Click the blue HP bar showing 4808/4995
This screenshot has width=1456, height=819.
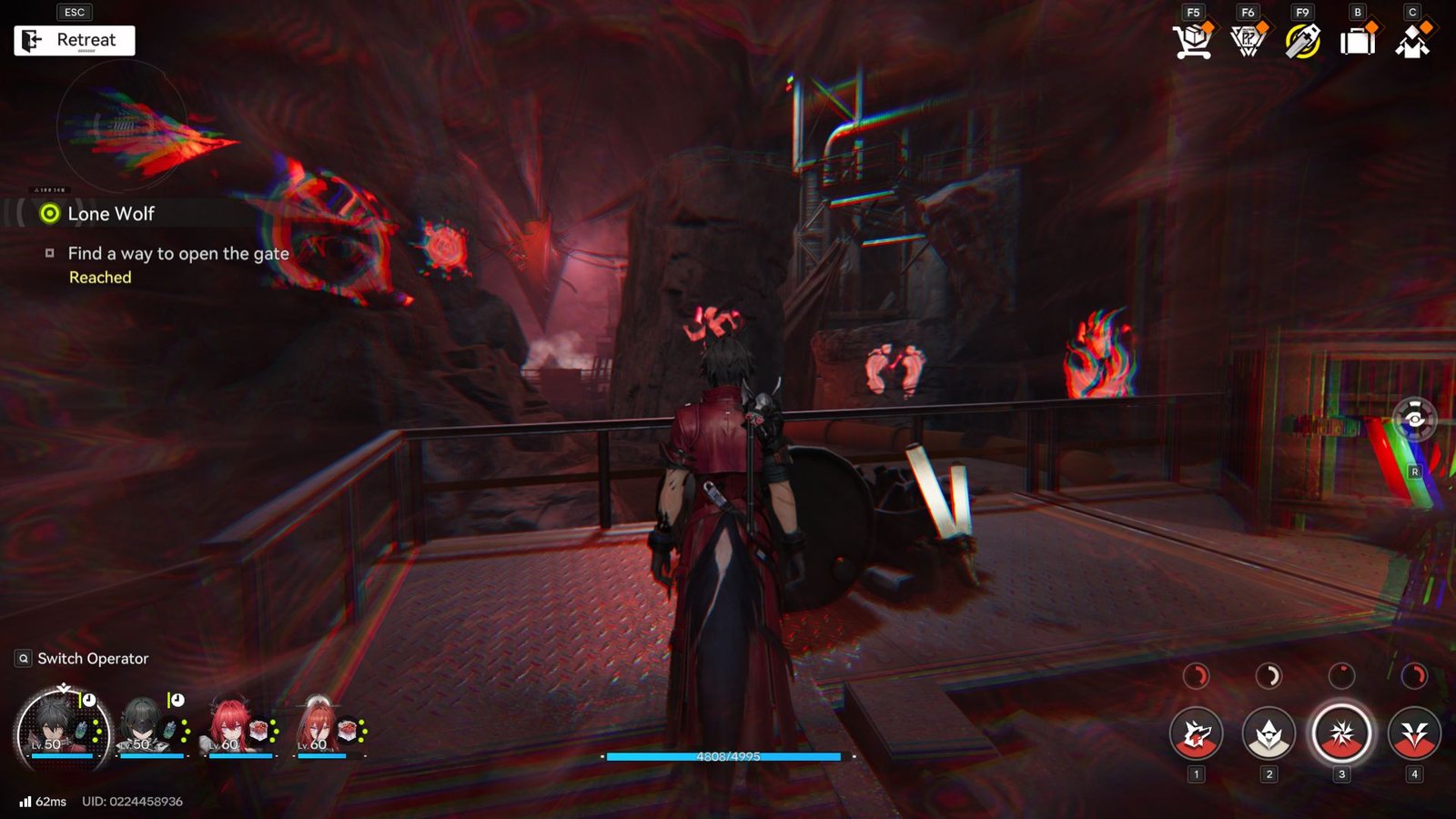(723, 757)
